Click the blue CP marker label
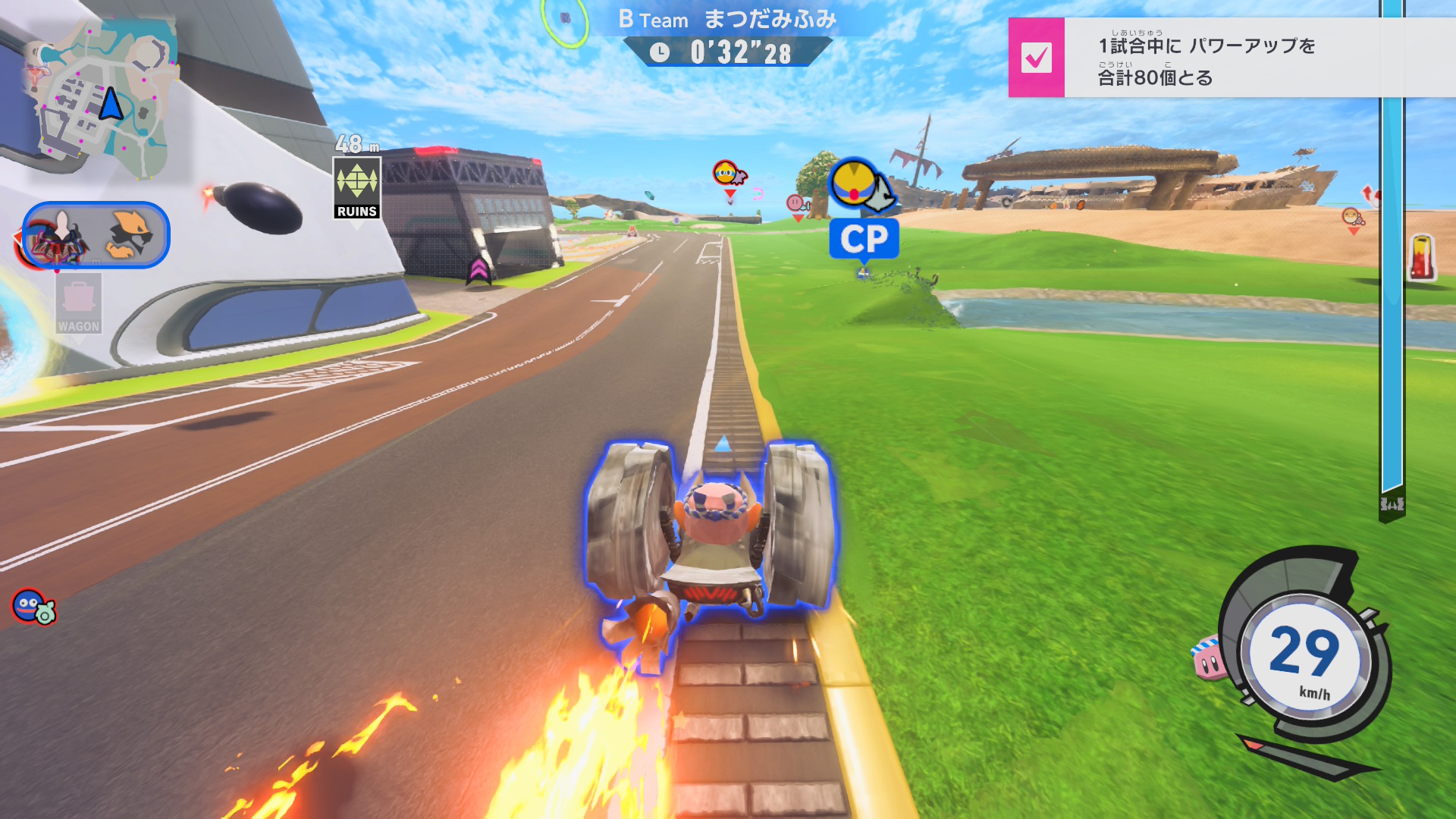Image resolution: width=1456 pixels, height=819 pixels. [864, 239]
